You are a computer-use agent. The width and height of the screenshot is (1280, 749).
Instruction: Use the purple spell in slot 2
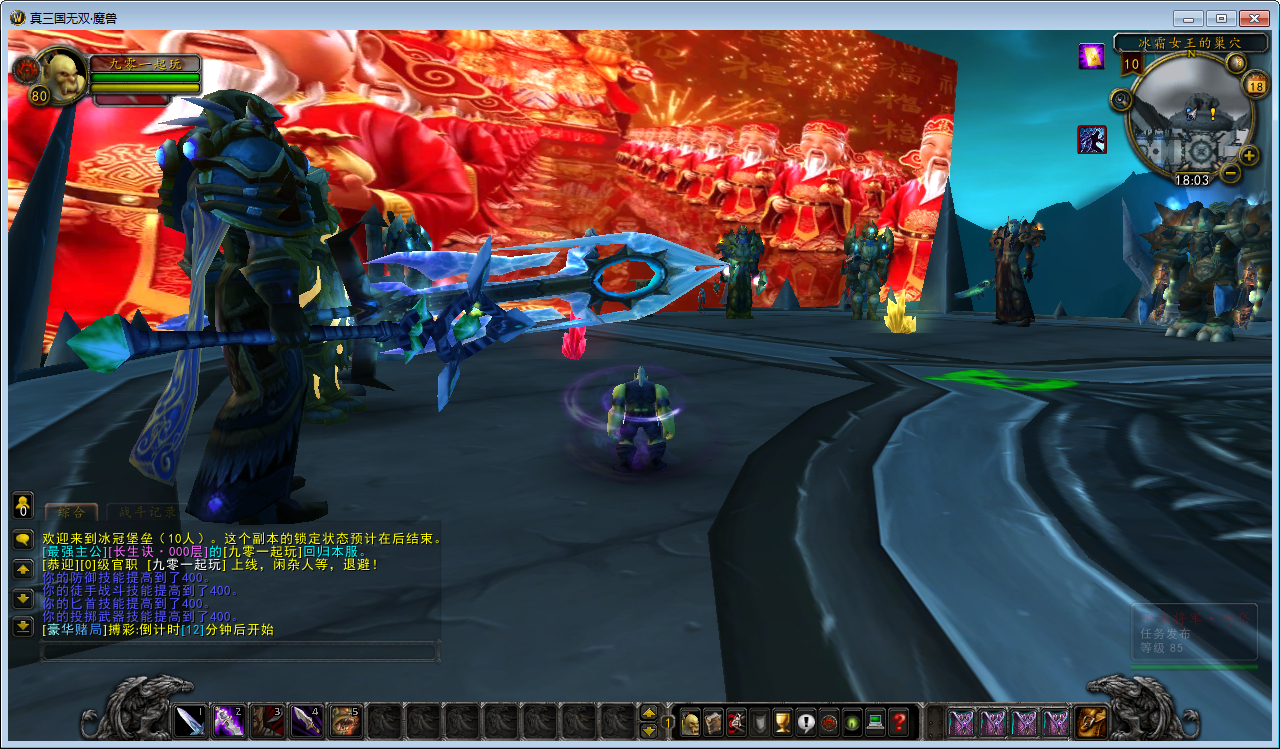tap(228, 720)
